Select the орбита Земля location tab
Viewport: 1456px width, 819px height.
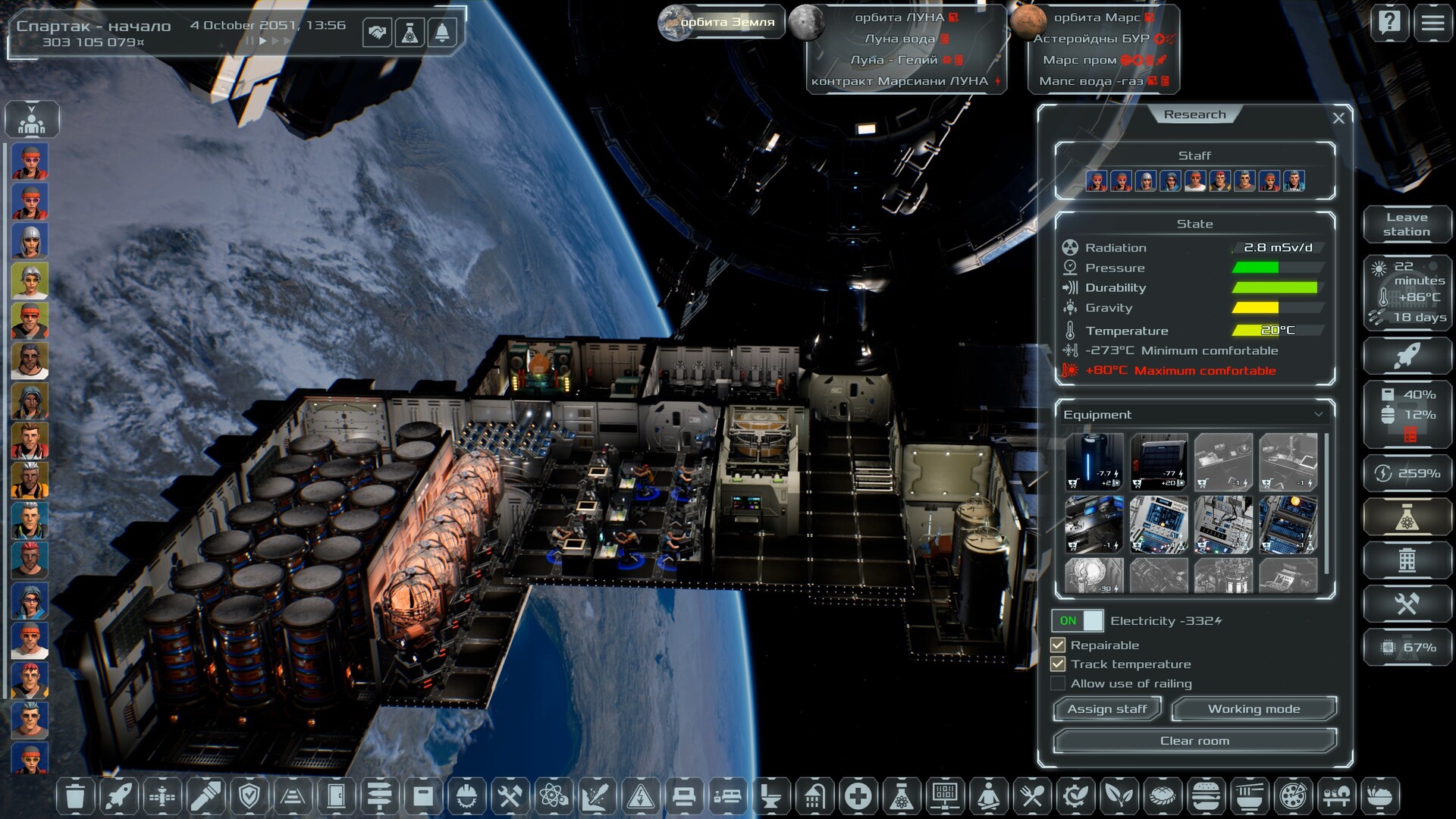click(x=718, y=23)
